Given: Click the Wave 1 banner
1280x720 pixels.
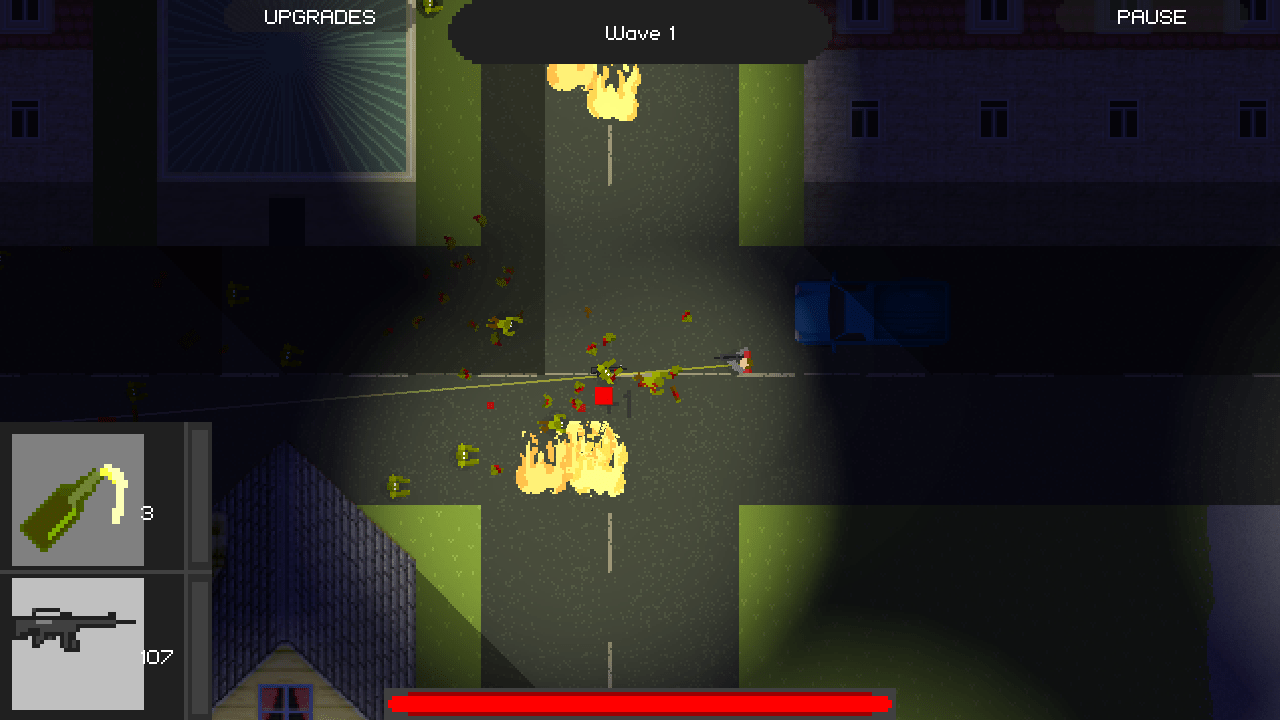Looking at the screenshot, I should click(640, 32).
